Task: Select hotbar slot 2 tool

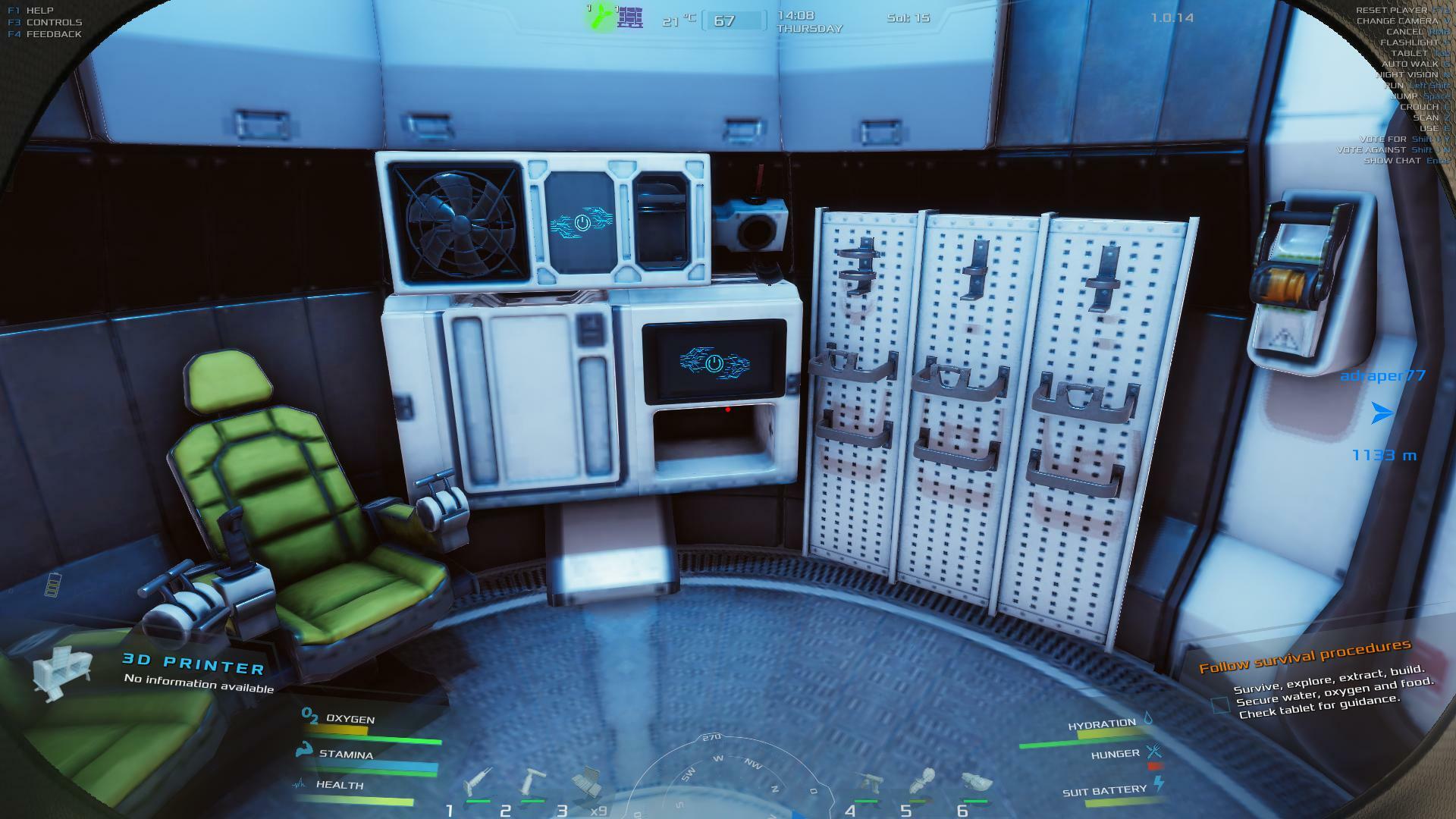Action: 534,783
